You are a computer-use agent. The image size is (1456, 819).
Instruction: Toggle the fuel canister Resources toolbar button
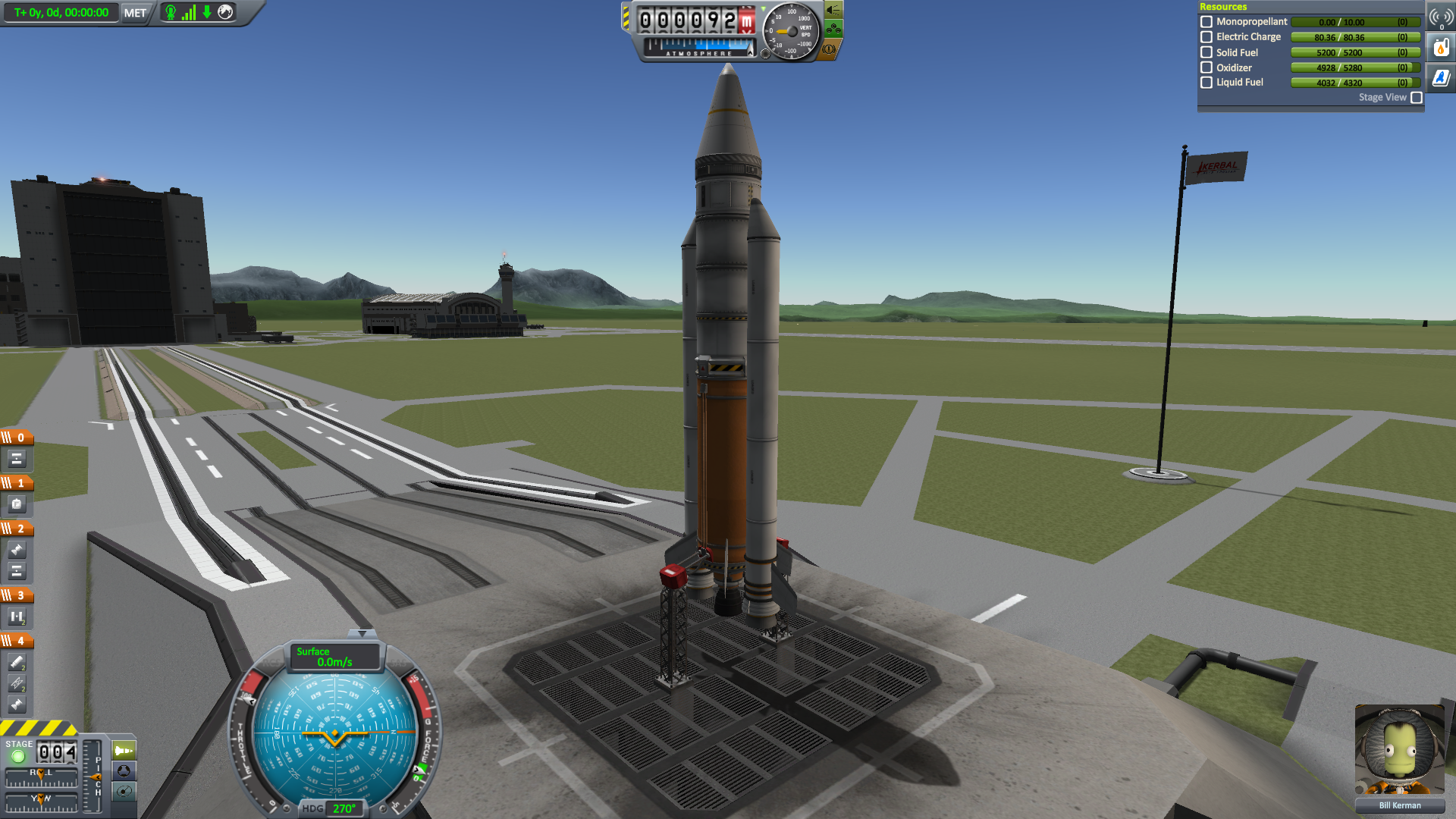[1441, 48]
